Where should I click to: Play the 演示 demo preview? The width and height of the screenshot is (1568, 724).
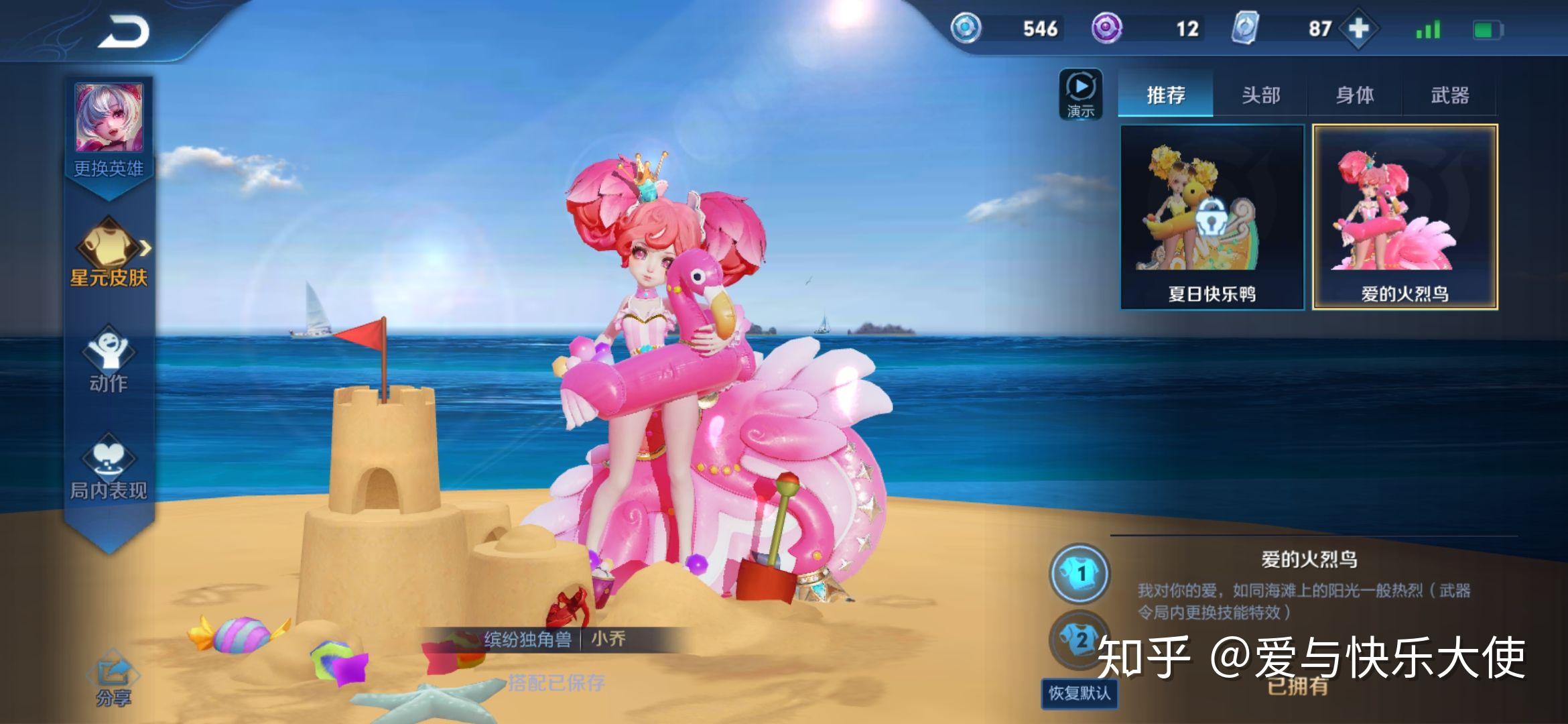[x=1080, y=95]
